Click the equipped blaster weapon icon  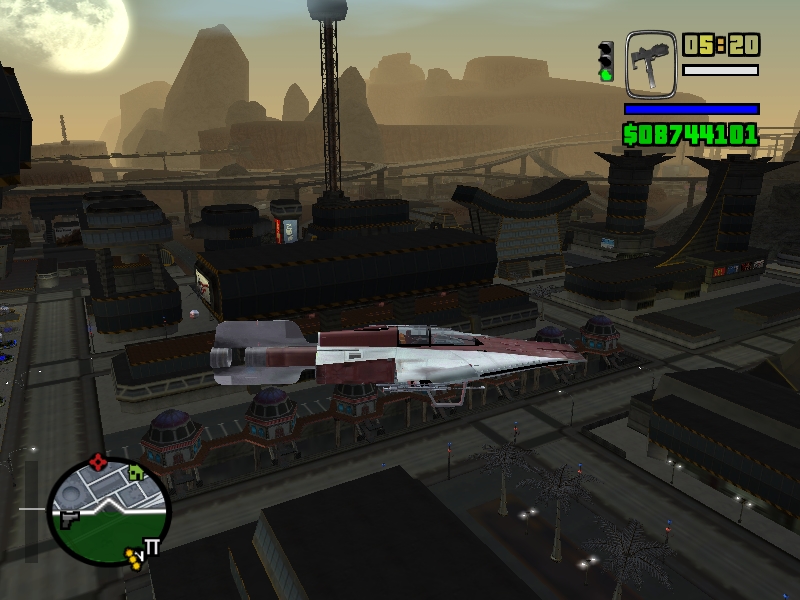point(650,64)
